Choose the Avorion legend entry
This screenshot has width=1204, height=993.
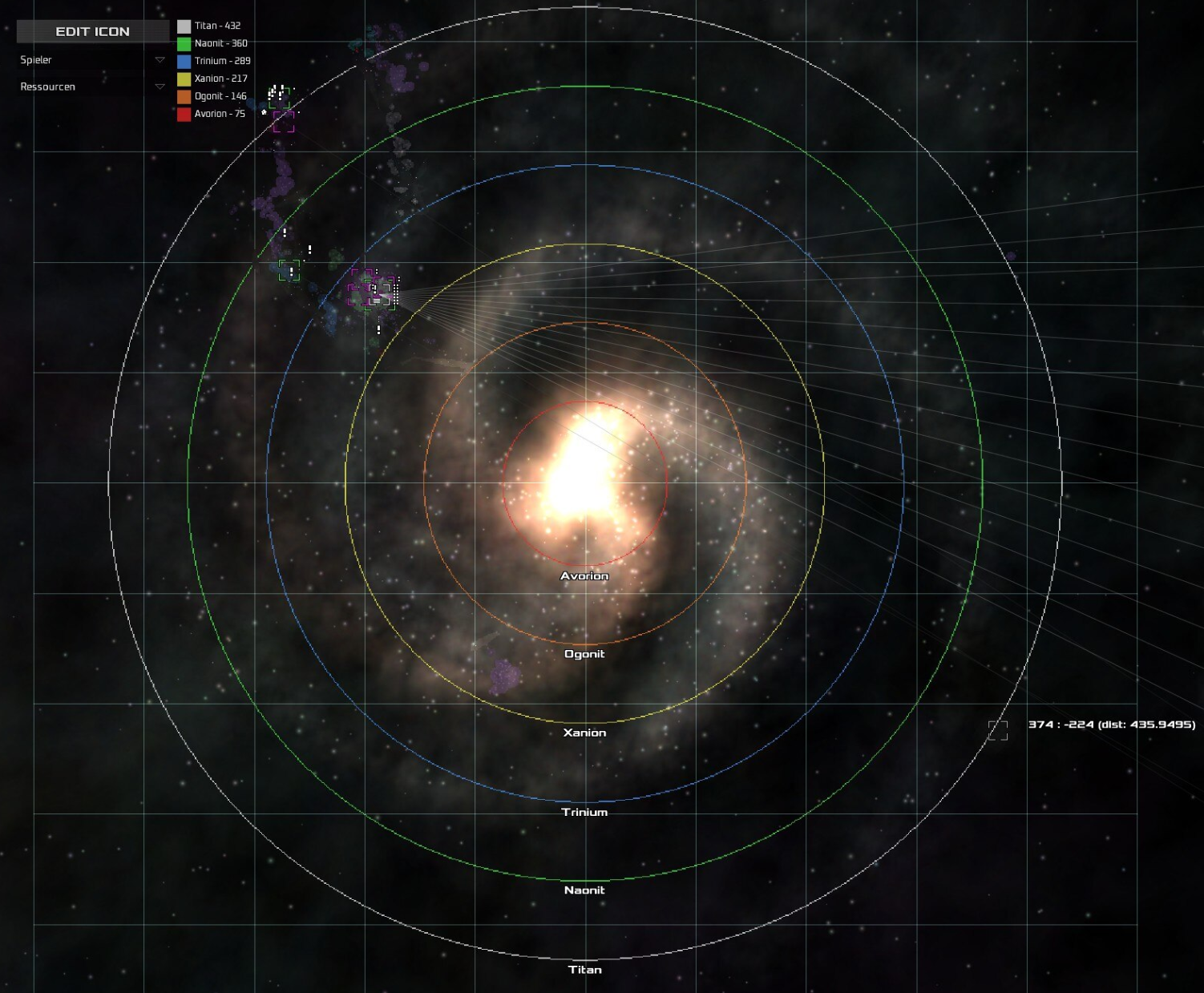click(x=212, y=114)
